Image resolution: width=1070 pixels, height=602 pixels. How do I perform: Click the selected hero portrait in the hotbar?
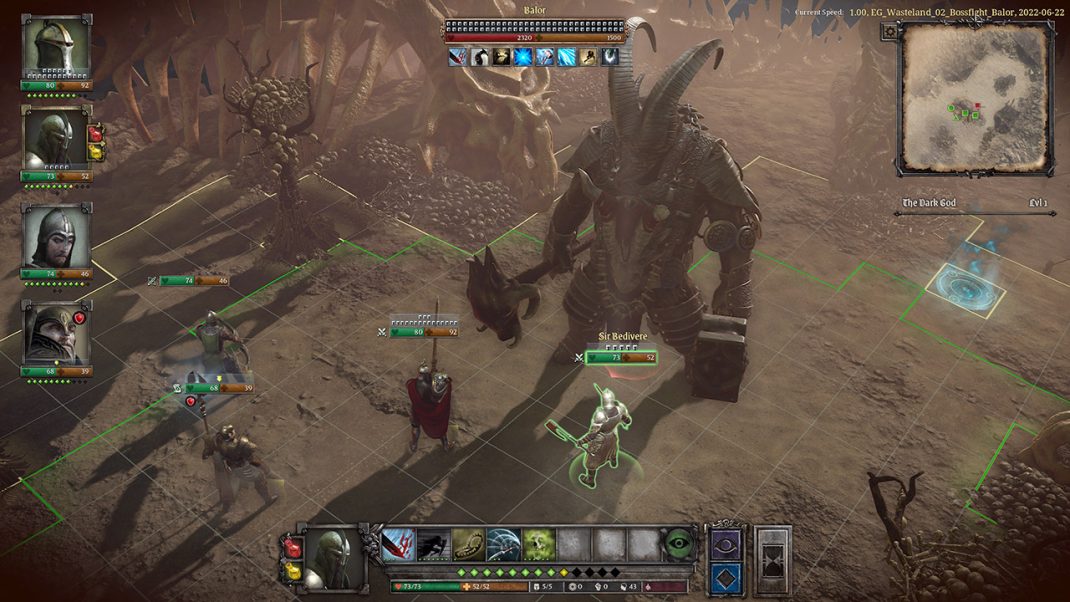coord(333,559)
